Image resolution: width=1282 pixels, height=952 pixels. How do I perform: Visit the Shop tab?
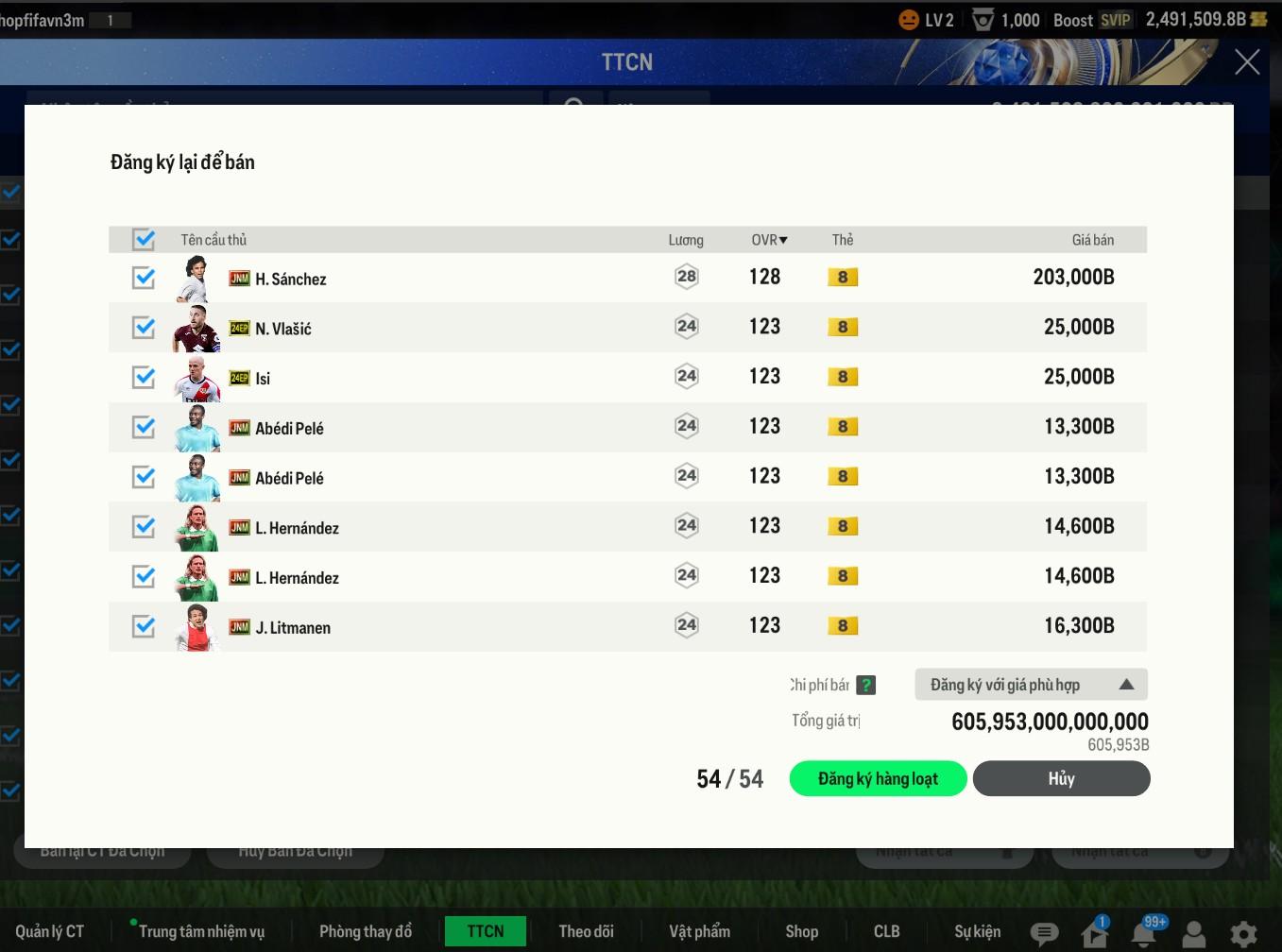pyautogui.click(x=801, y=931)
